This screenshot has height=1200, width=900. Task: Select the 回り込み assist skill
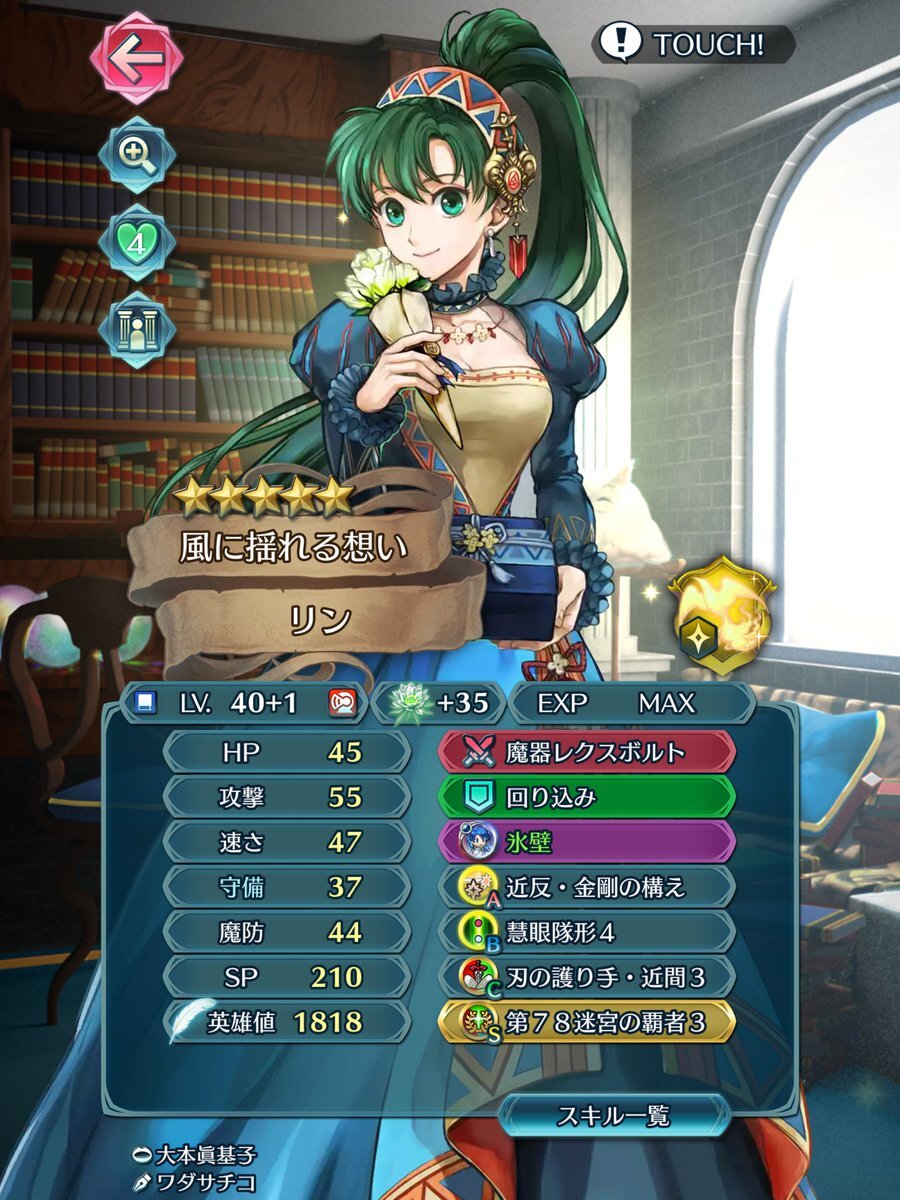tap(588, 796)
